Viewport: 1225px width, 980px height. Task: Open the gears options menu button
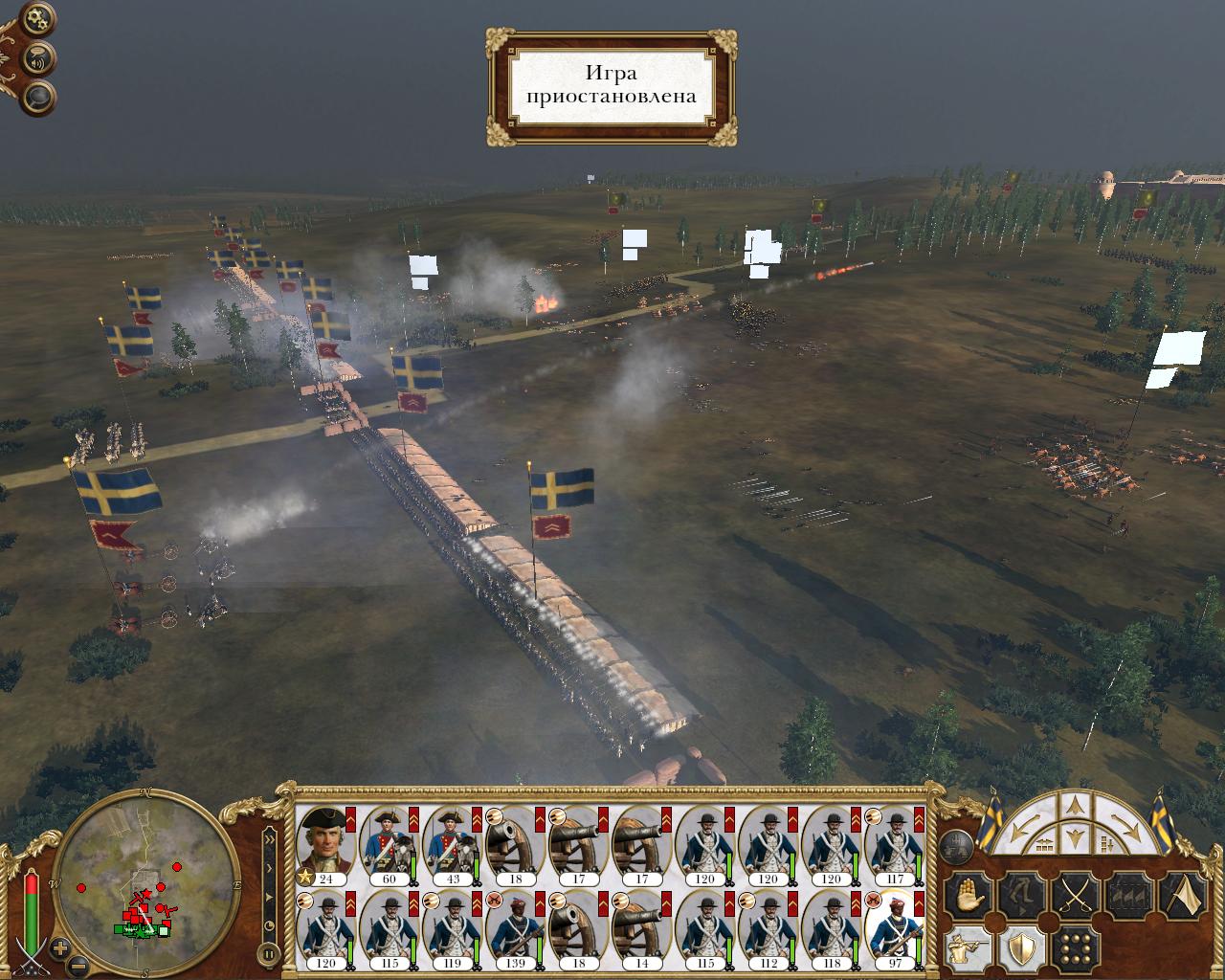click(38, 18)
